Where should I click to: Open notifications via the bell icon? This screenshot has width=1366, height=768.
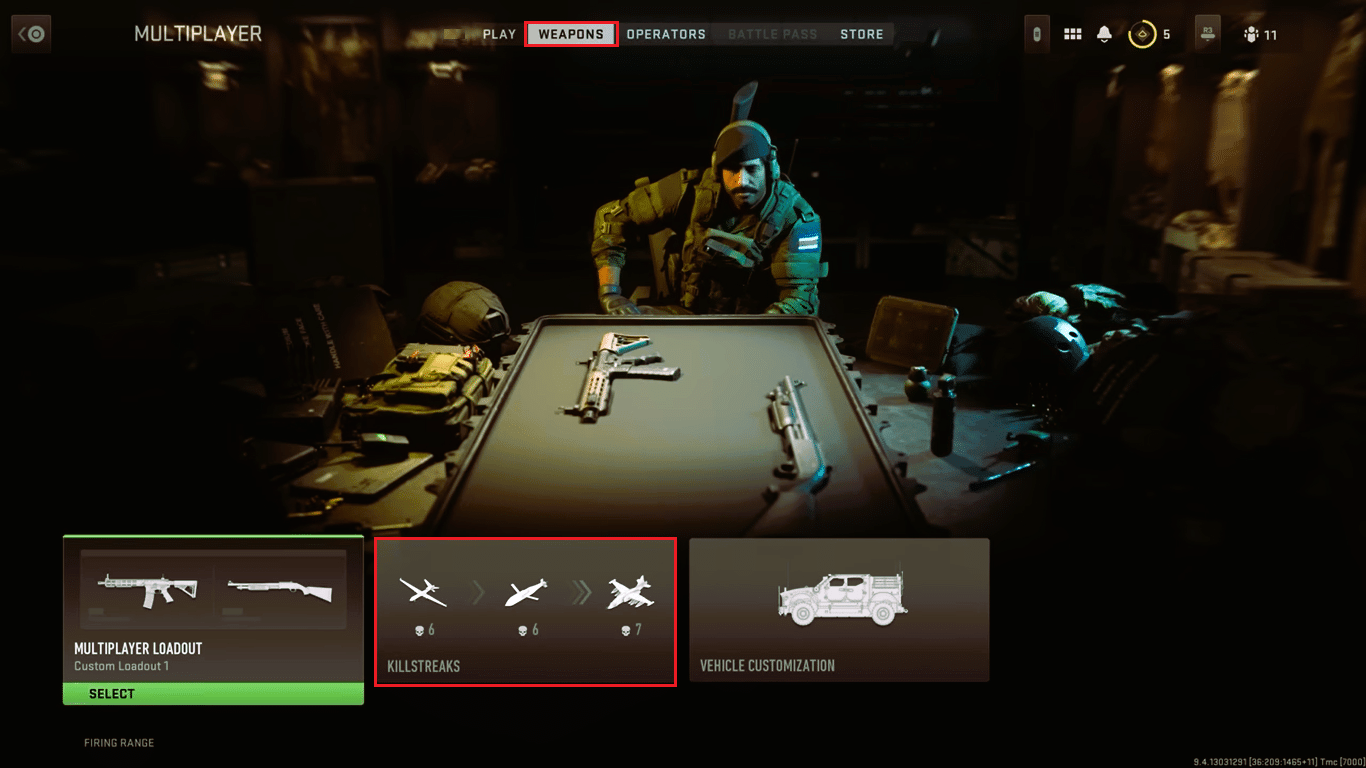1103,33
